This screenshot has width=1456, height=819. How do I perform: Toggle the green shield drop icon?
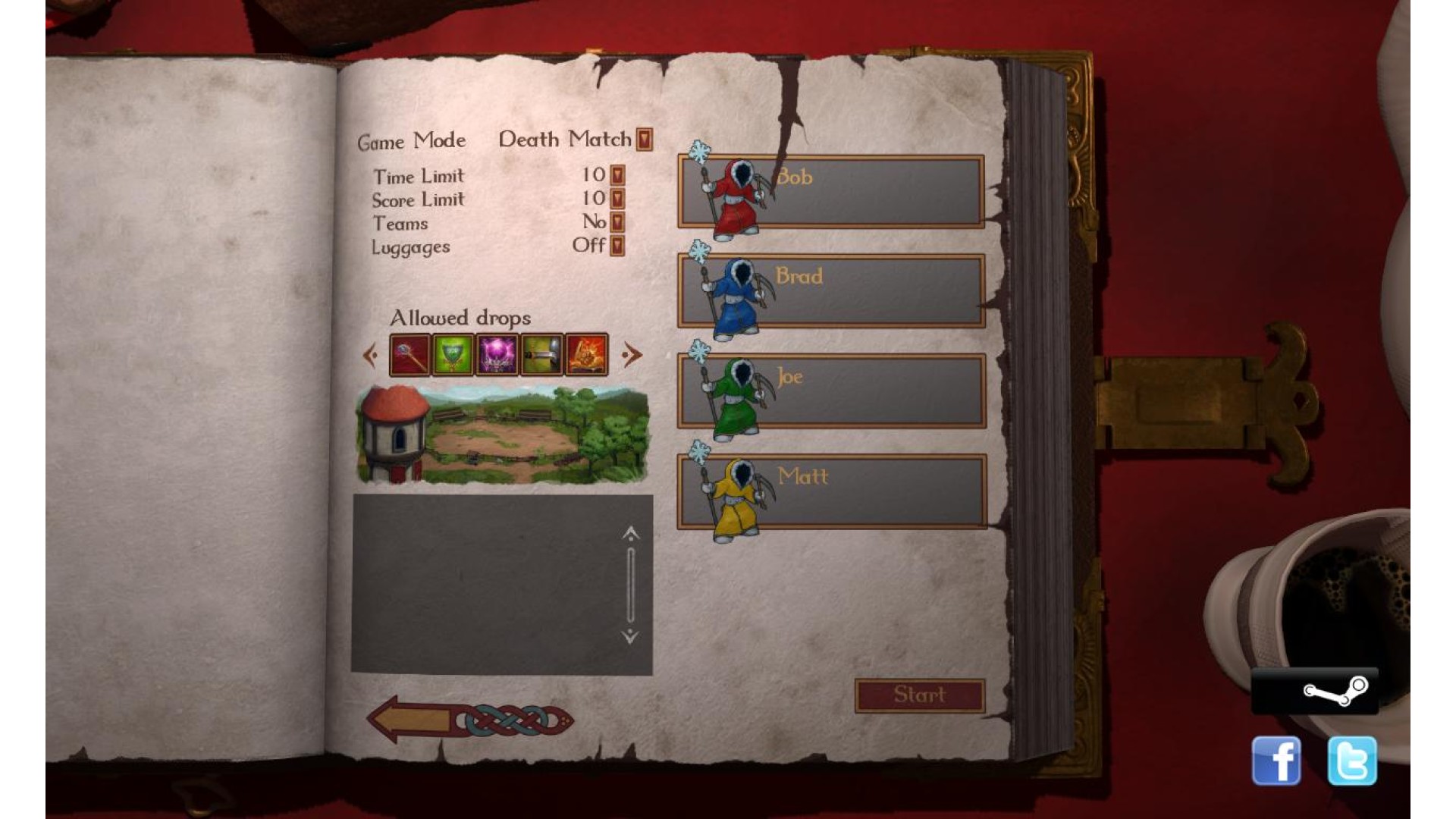click(453, 355)
